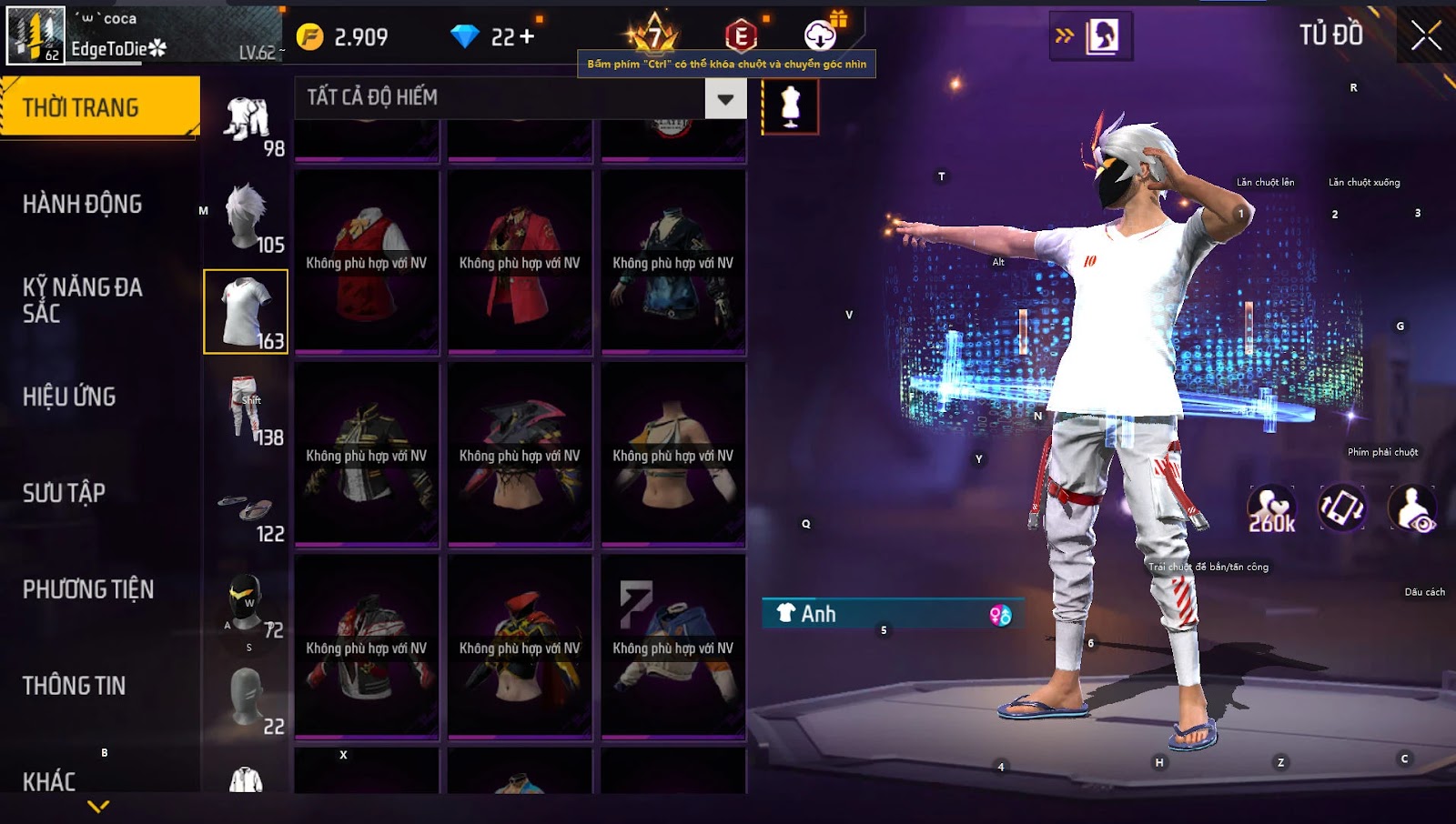Viewport: 1456px width, 824px height.
Task: Open the SƯU TẬP tab
Action: coord(65,493)
